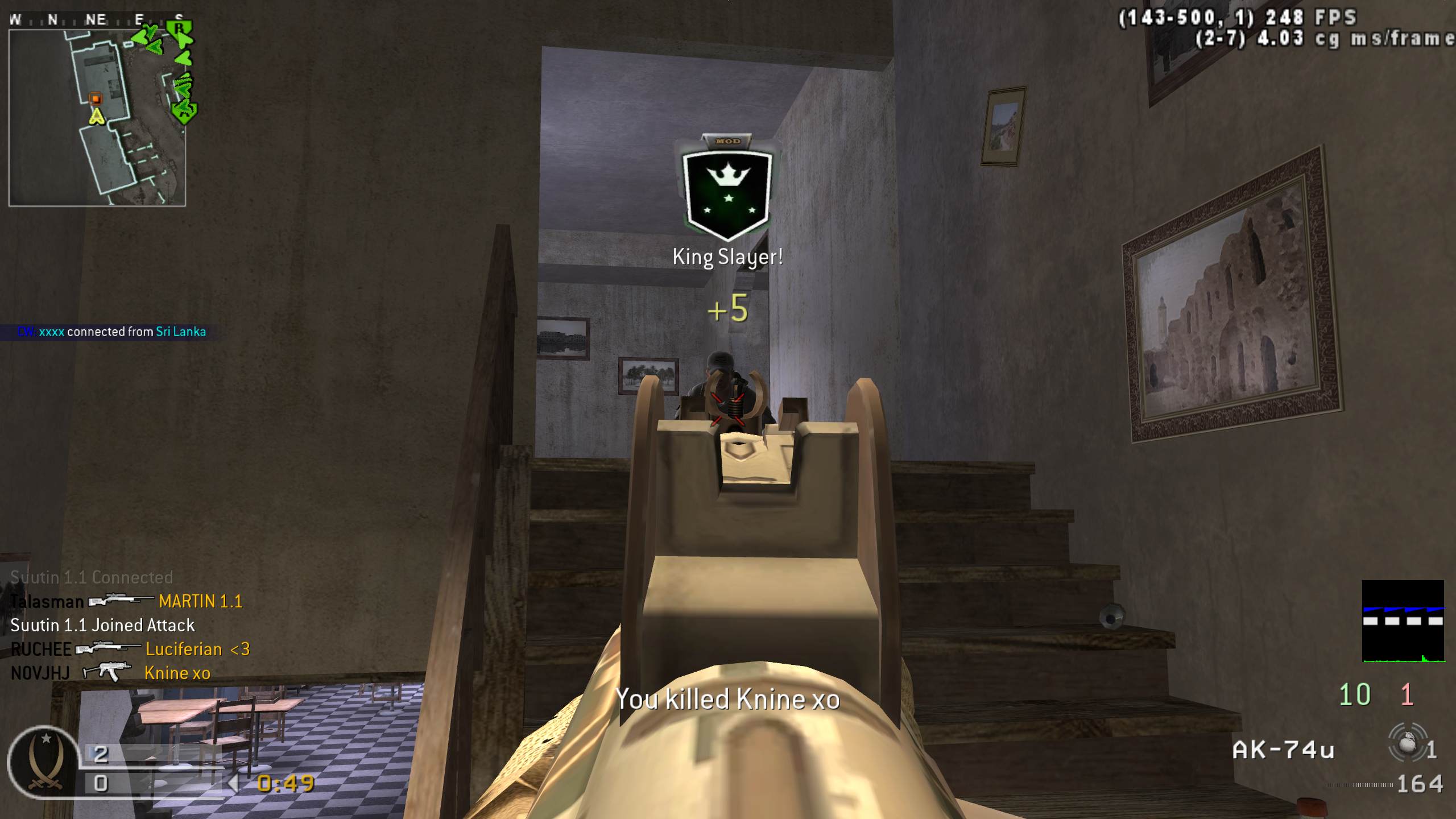Click the AK-74u weapon name
1456x819 pixels.
(1283, 750)
